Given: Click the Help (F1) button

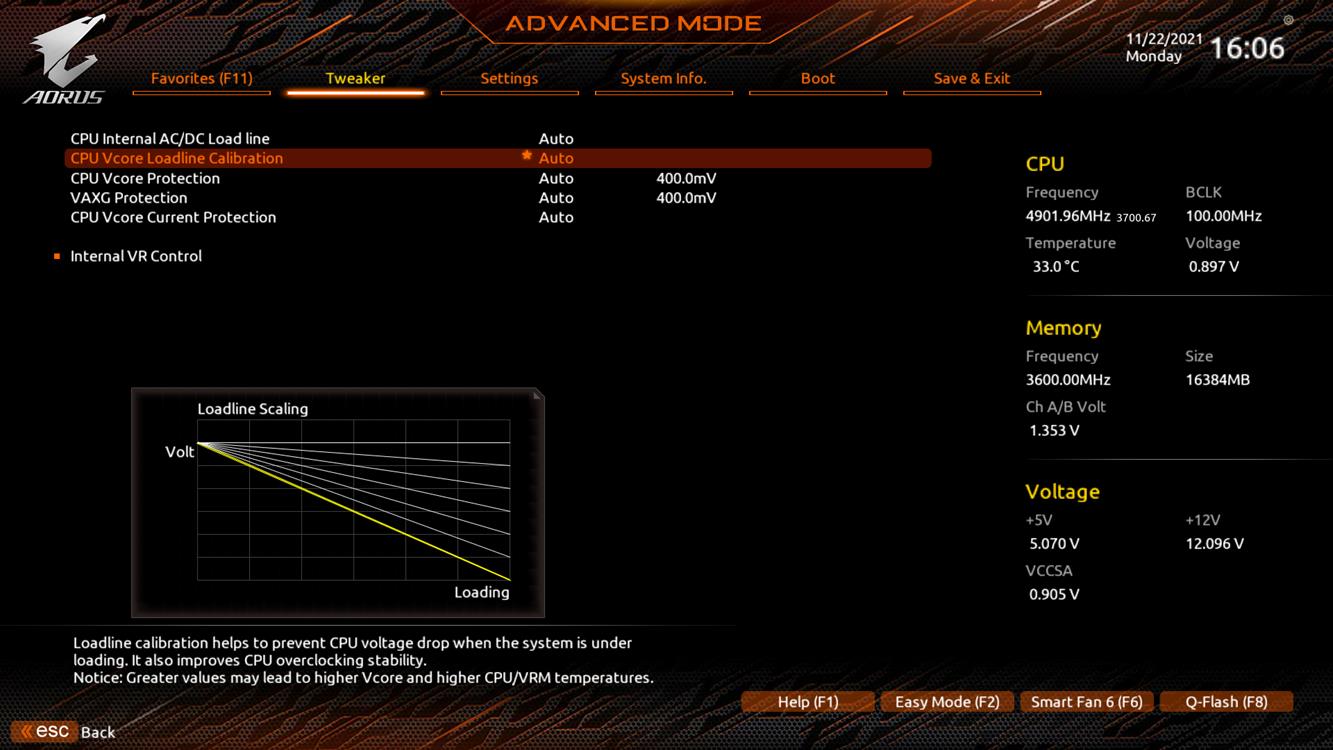Looking at the screenshot, I should pos(808,702).
